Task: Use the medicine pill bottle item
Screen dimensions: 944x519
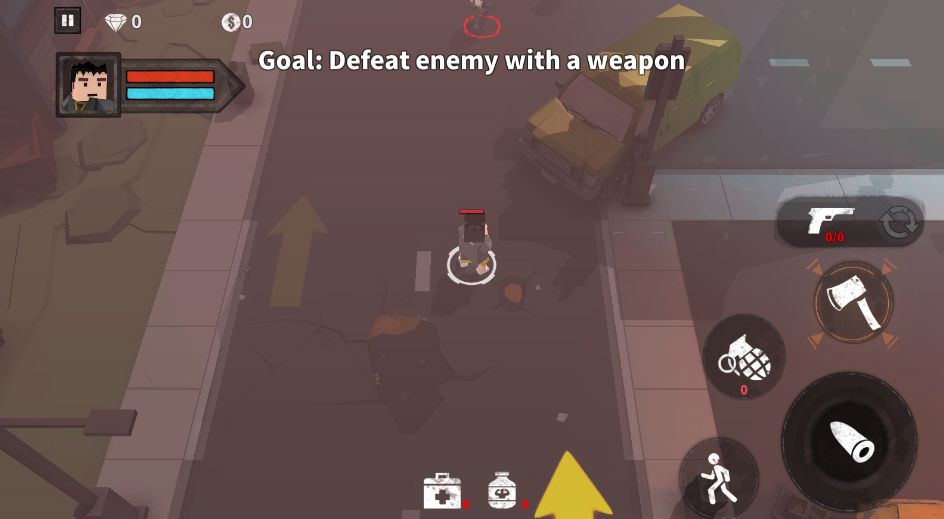Action: click(x=502, y=490)
